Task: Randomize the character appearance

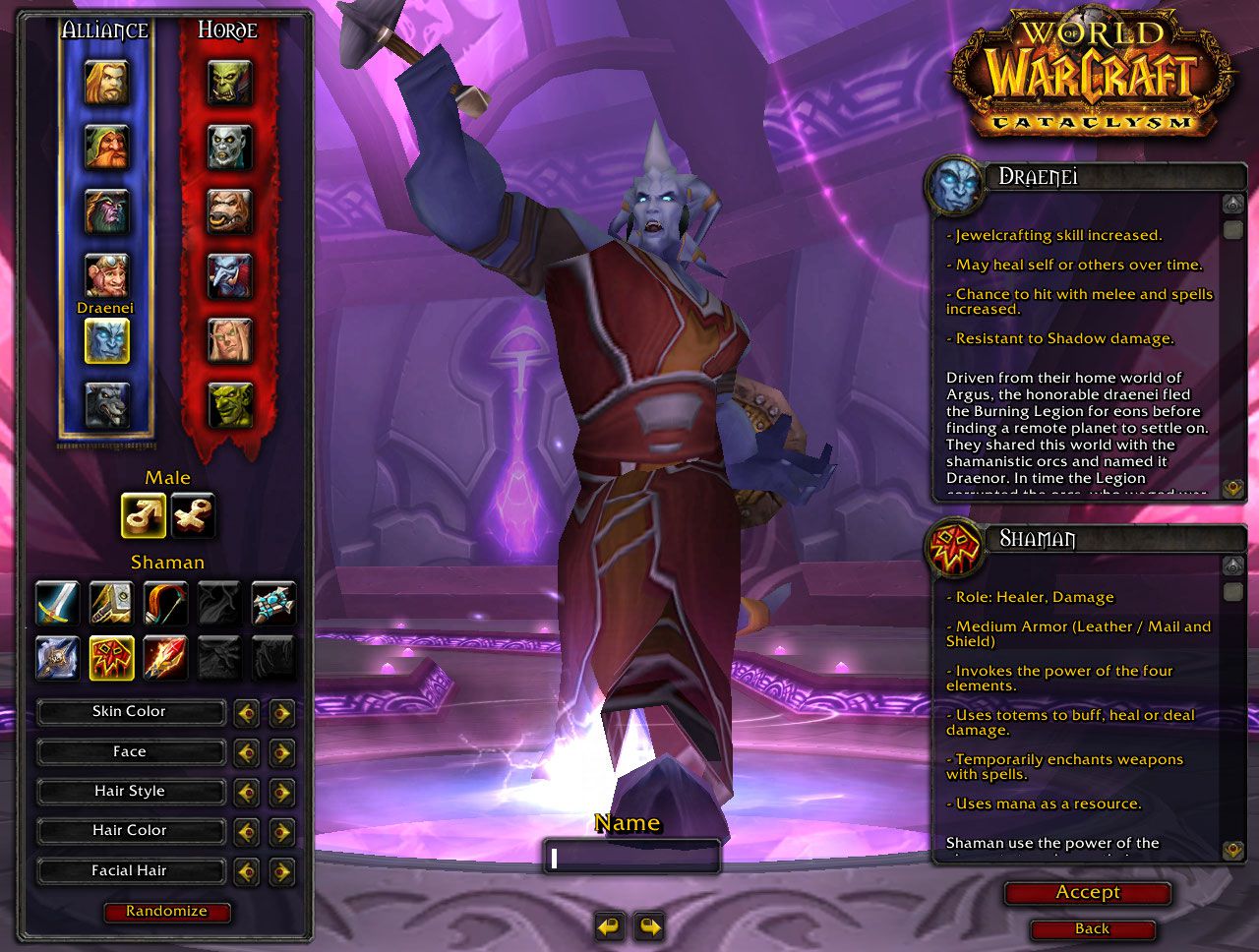Action: 166,912
